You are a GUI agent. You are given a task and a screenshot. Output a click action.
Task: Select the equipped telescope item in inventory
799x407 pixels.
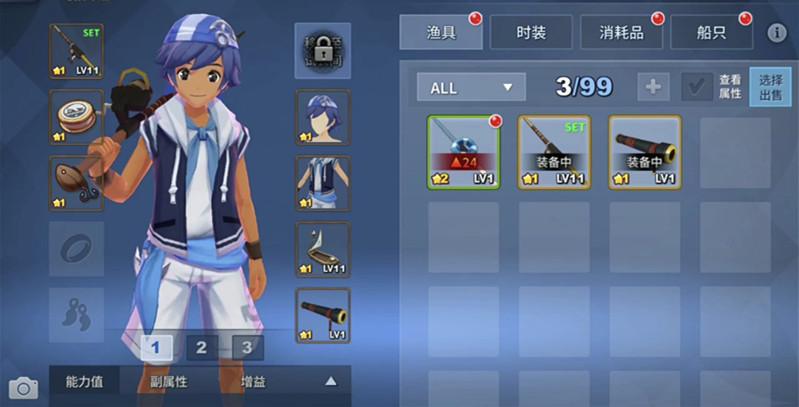(x=645, y=151)
